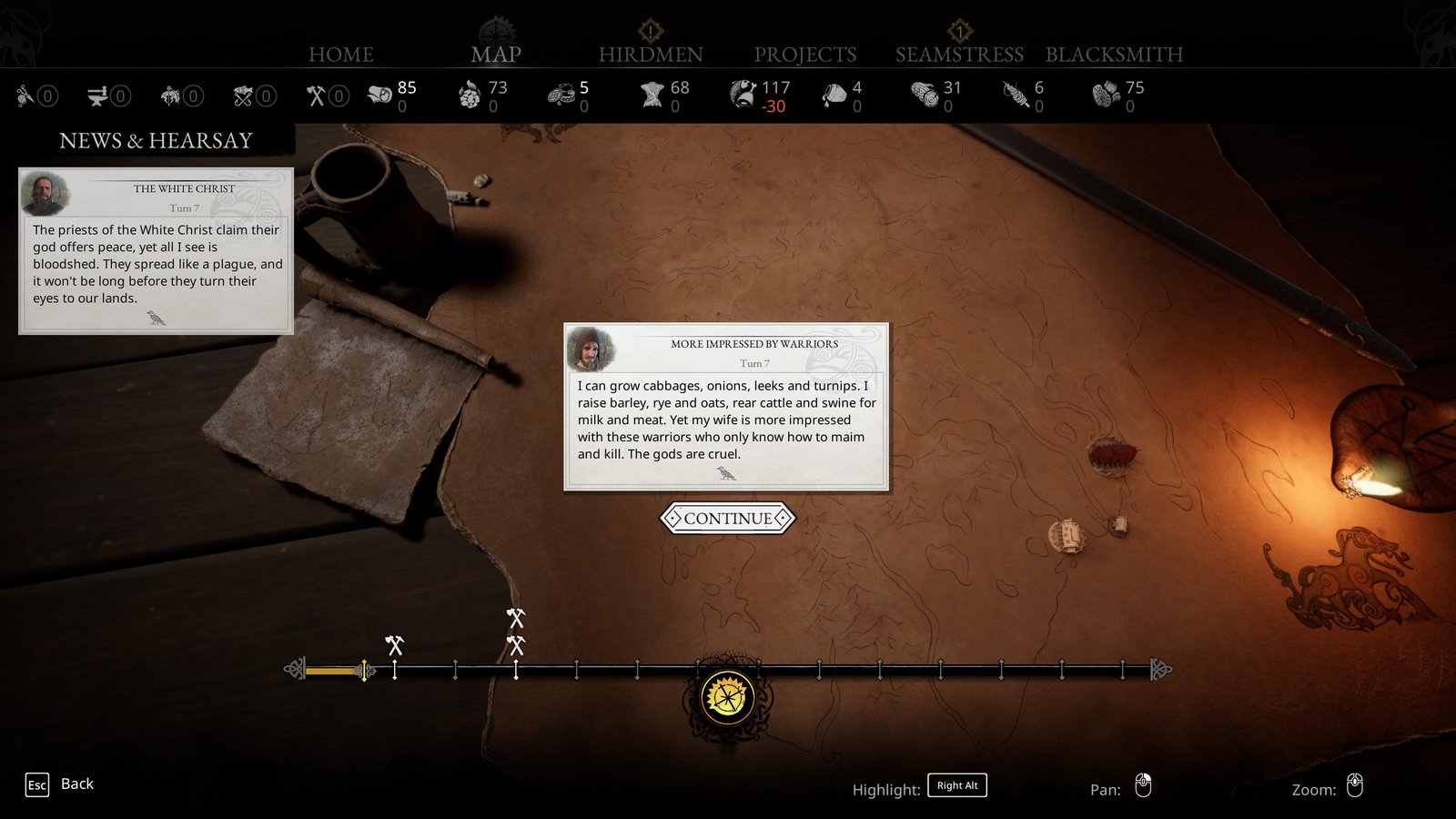
Task: Visit the Seamstress tab
Action: pos(959,55)
